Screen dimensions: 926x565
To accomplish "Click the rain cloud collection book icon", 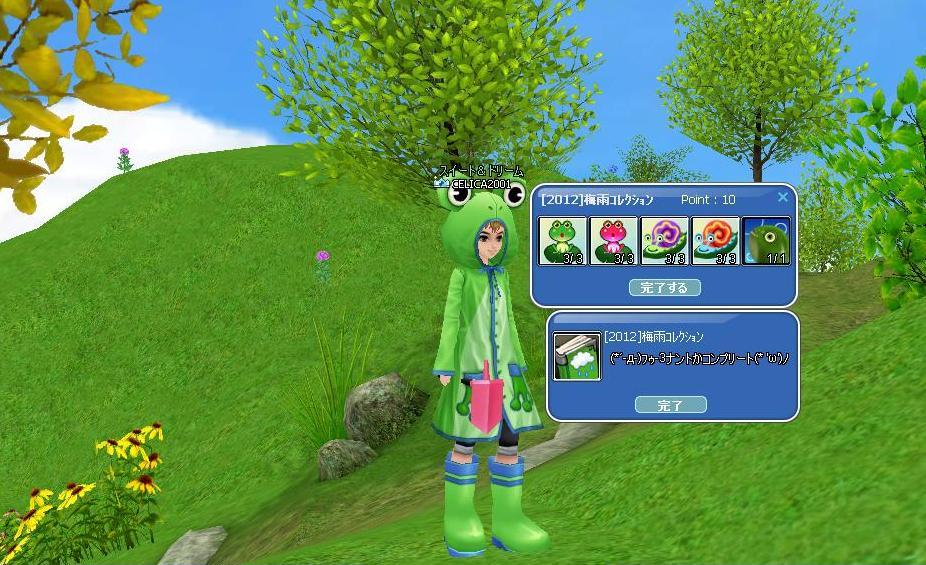I will 577,357.
